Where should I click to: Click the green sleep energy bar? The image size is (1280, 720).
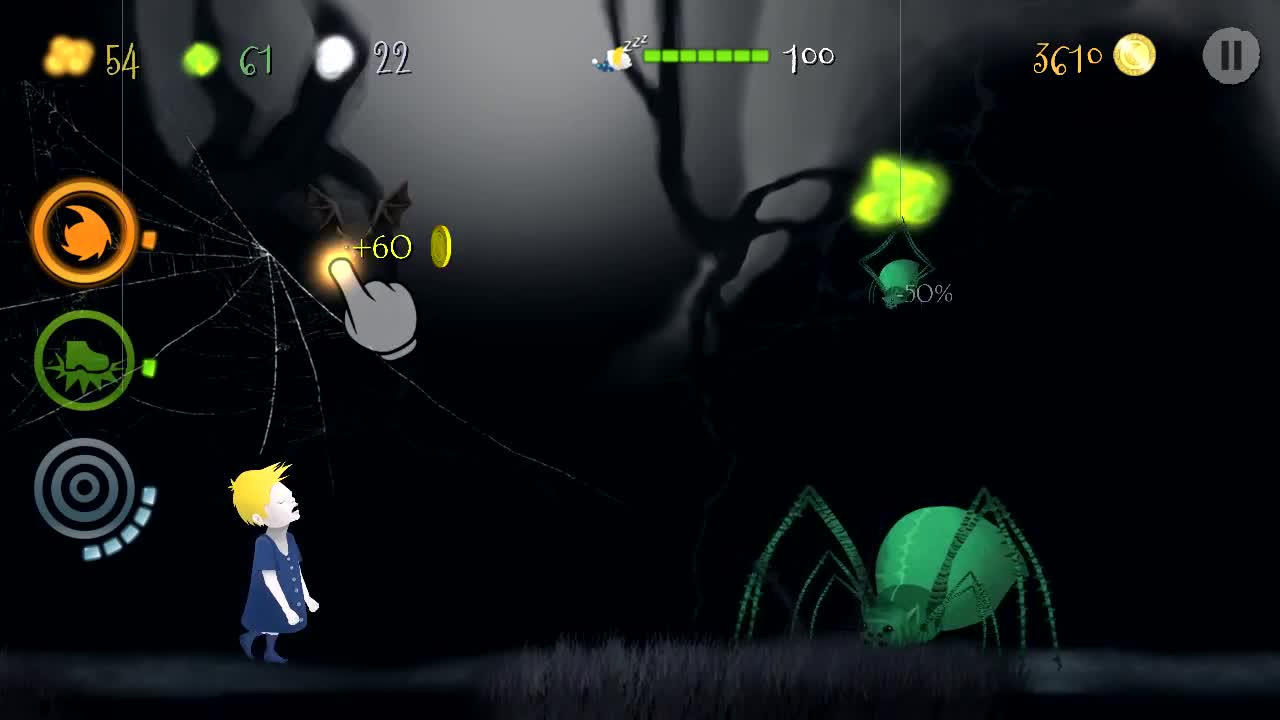(x=707, y=56)
